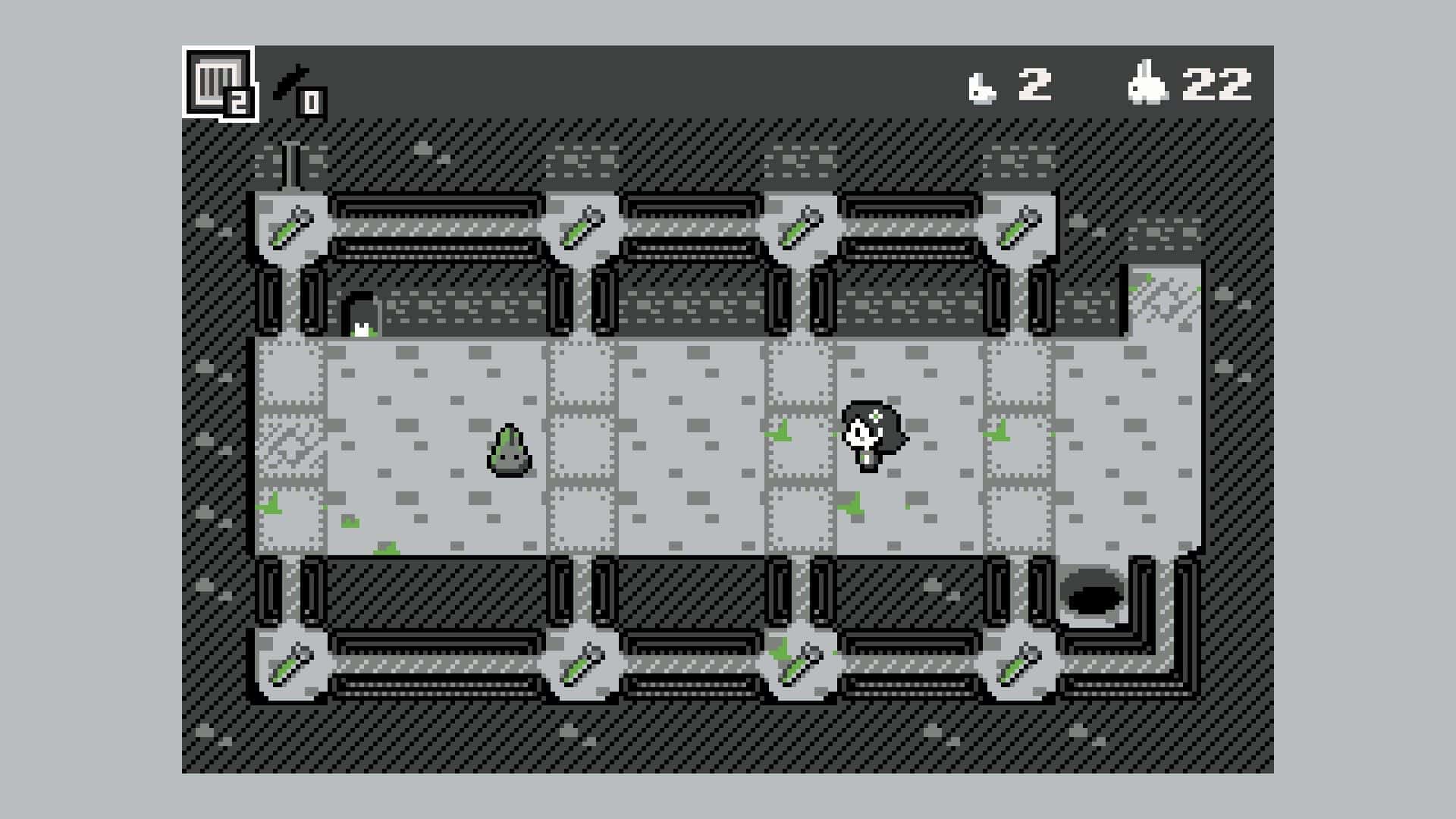The width and height of the screenshot is (1456, 819).
Task: Click the large rabbit icon beside 22
Action: (x=1145, y=83)
